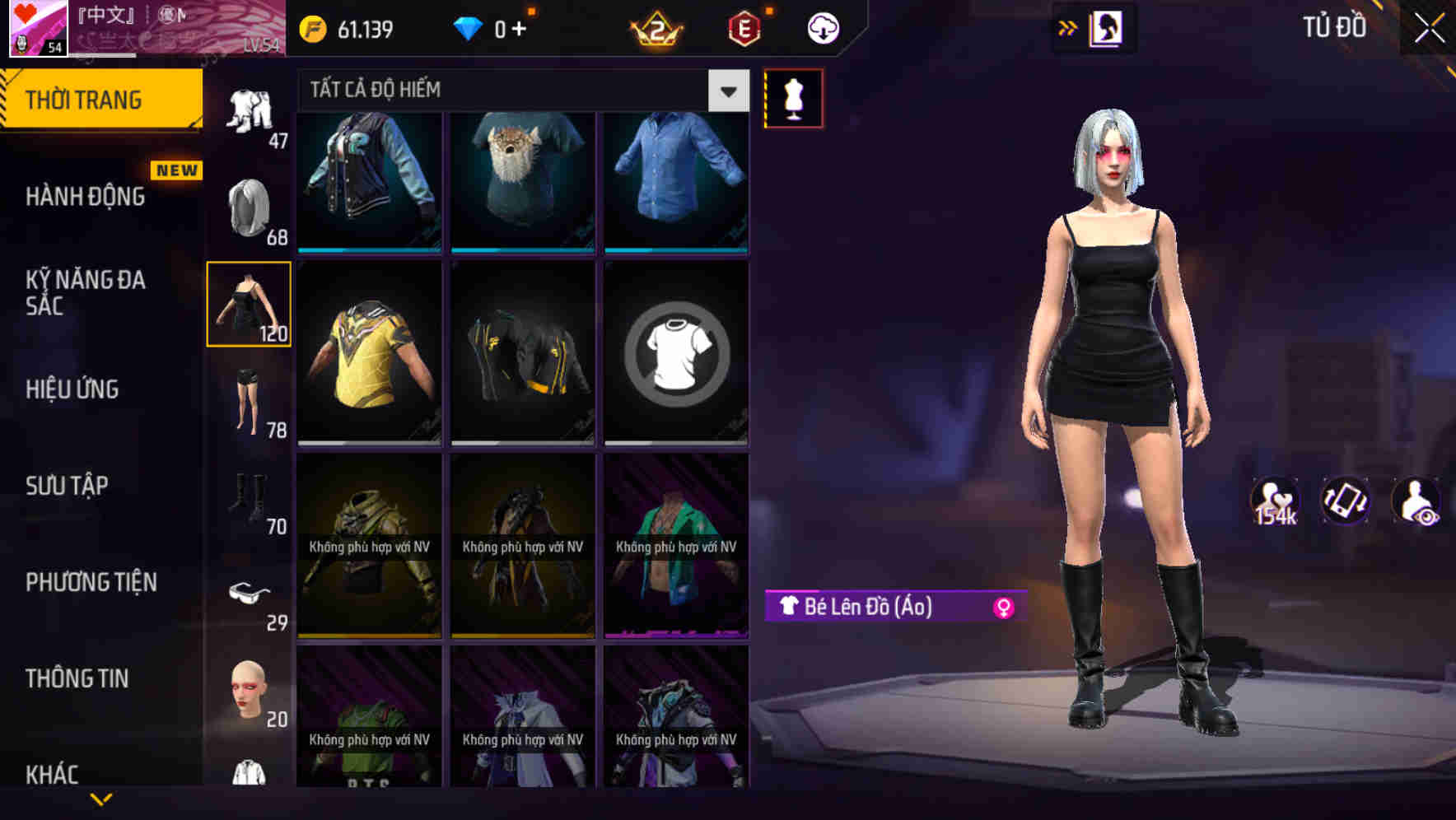Select the black dress thumbnail marked 120
The width and height of the screenshot is (1456, 820).
pos(249,303)
